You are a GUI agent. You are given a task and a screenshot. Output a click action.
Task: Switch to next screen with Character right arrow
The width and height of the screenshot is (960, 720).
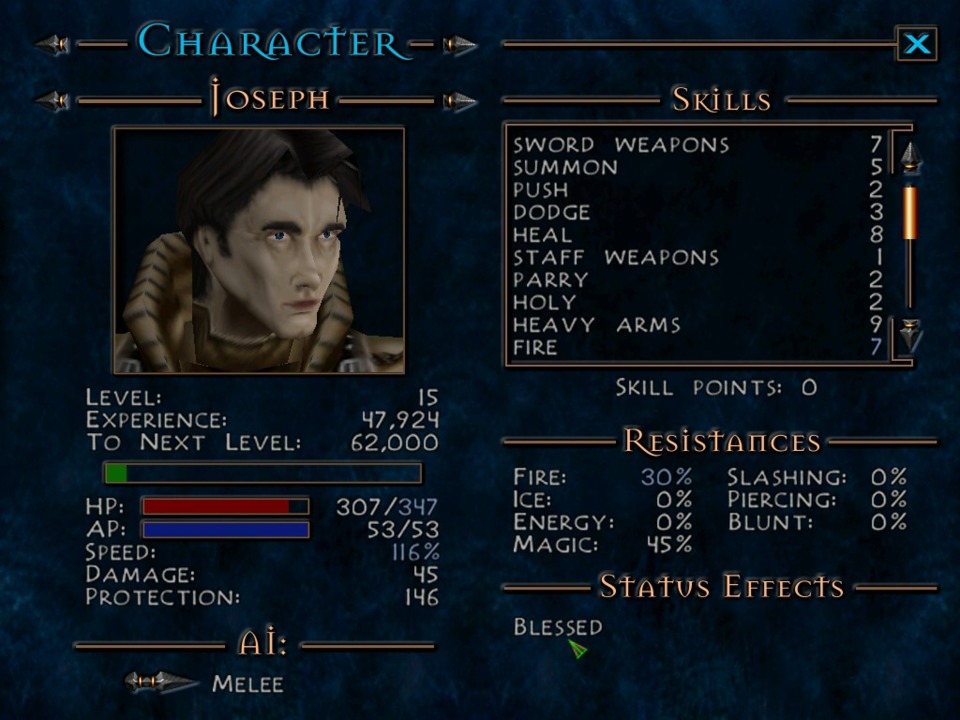(459, 45)
